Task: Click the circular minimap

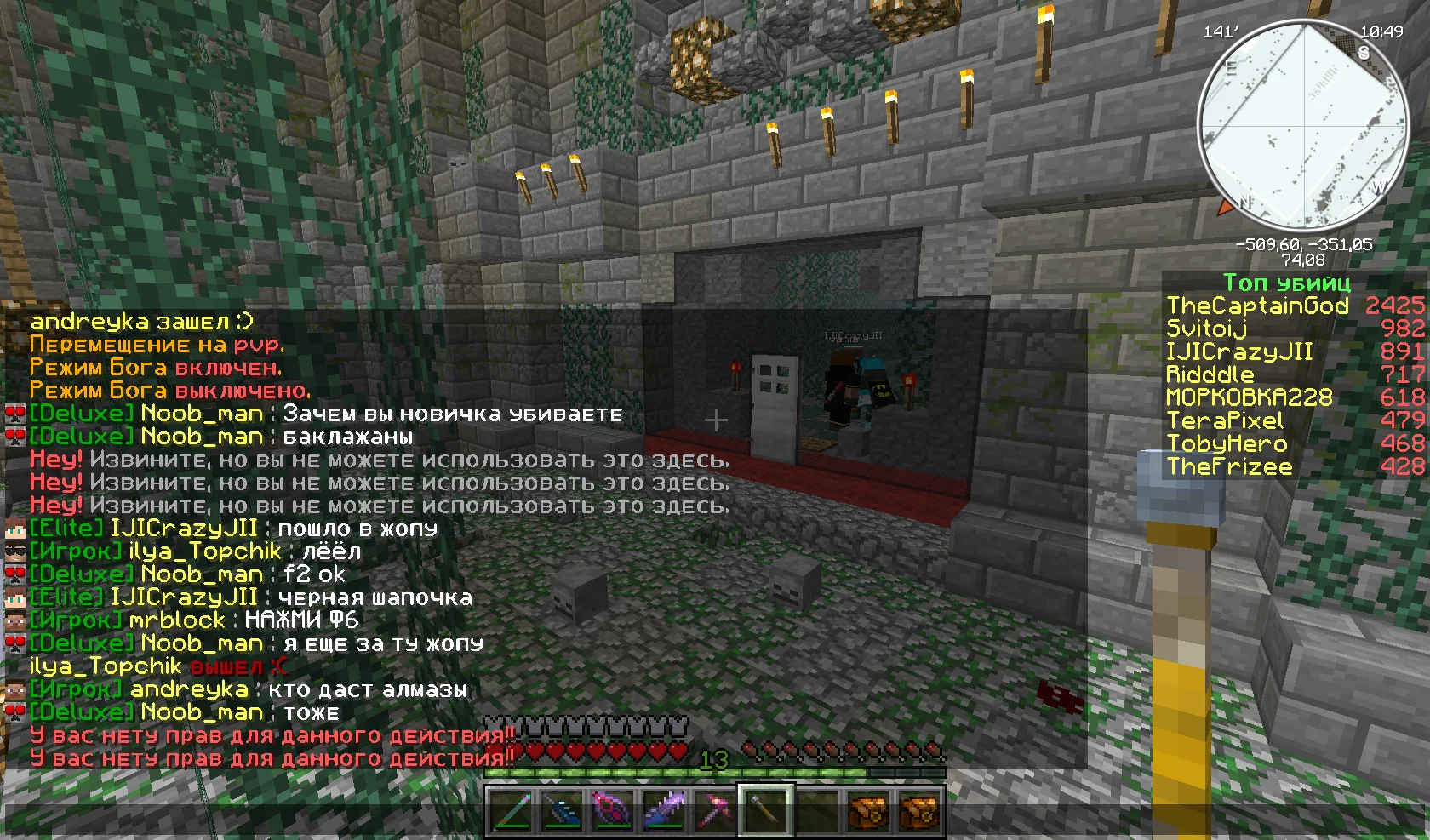Action: [1303, 124]
